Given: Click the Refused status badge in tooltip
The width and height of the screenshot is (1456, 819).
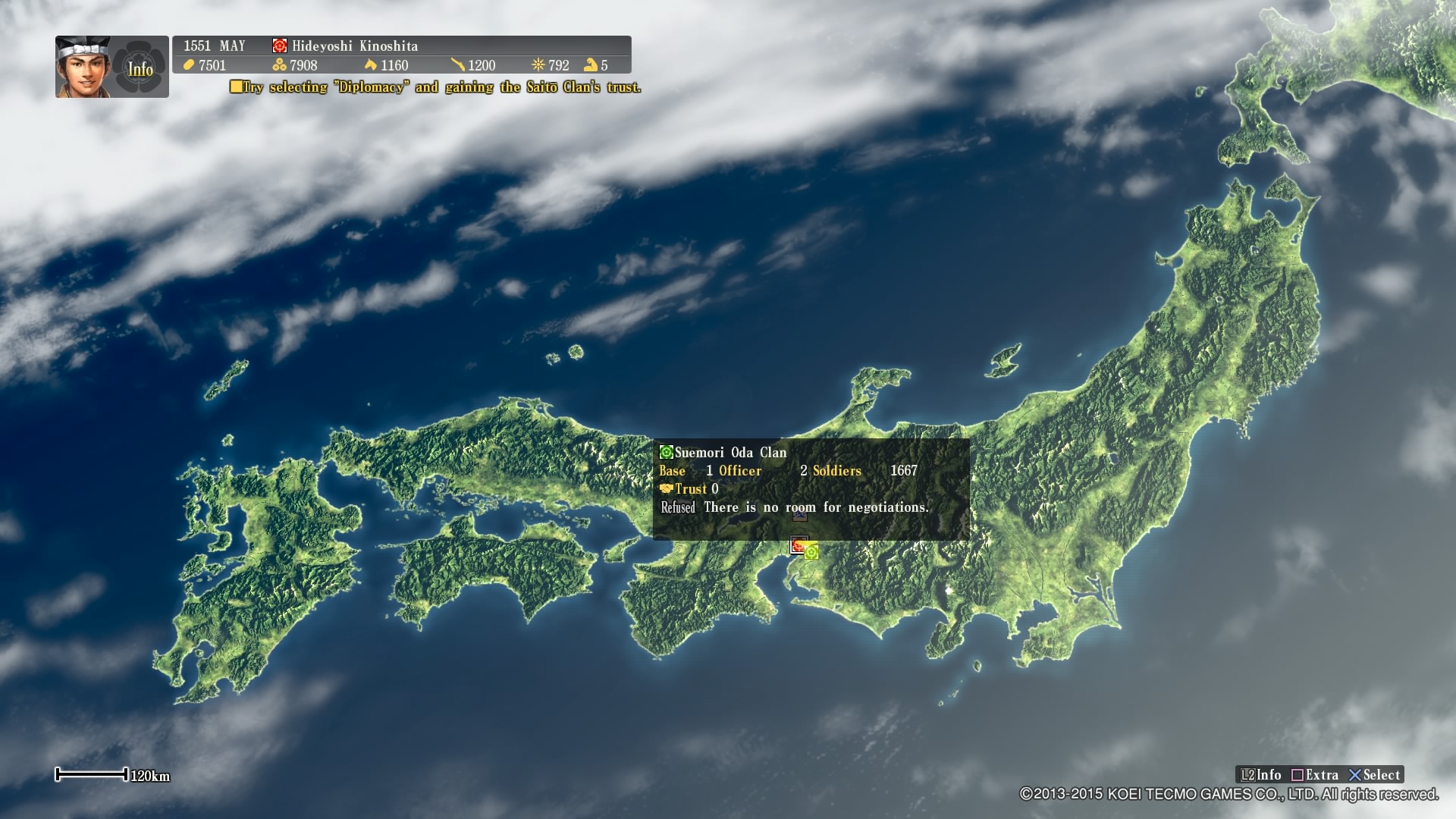Looking at the screenshot, I should pos(679,507).
